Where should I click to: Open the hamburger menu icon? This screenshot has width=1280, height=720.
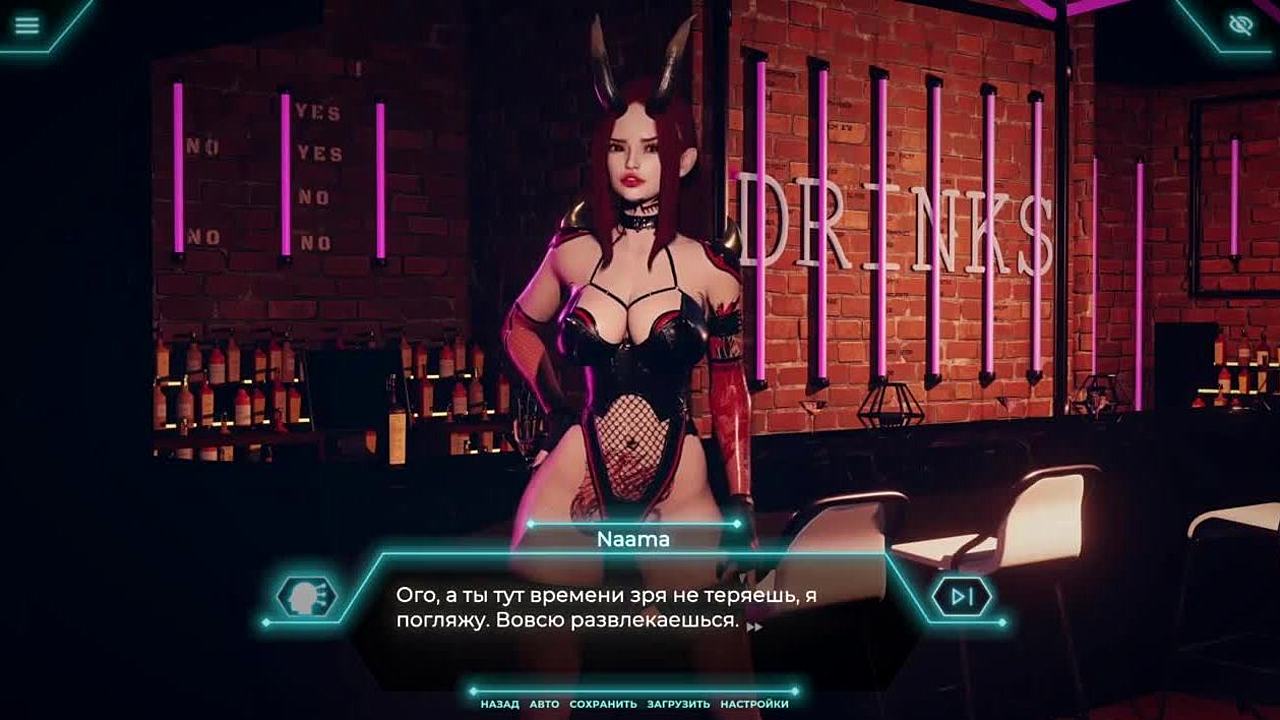(x=27, y=25)
